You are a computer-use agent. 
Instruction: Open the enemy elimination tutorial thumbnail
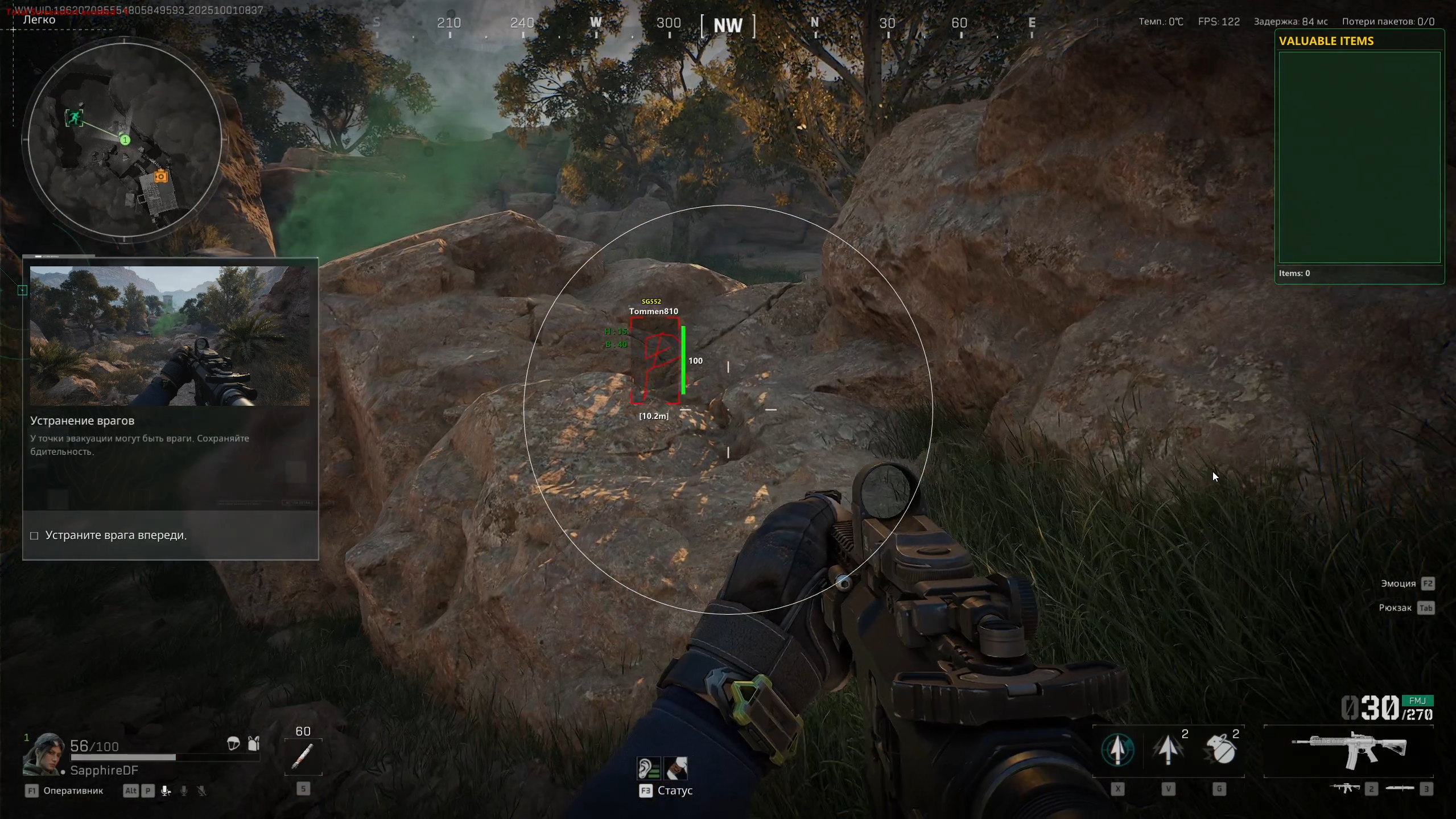click(170, 336)
